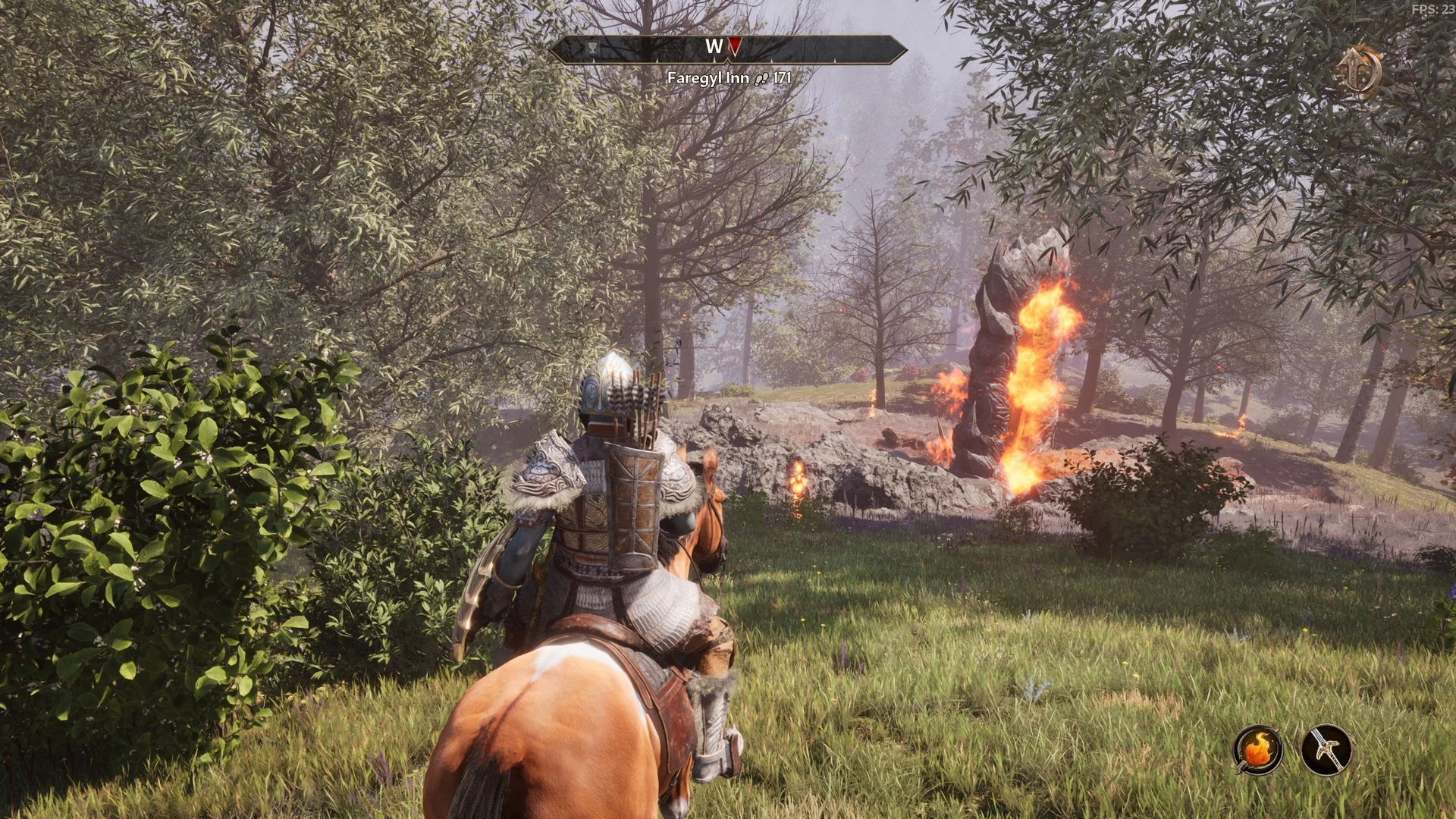Click the trophy icon on the compass bar

(x=592, y=47)
